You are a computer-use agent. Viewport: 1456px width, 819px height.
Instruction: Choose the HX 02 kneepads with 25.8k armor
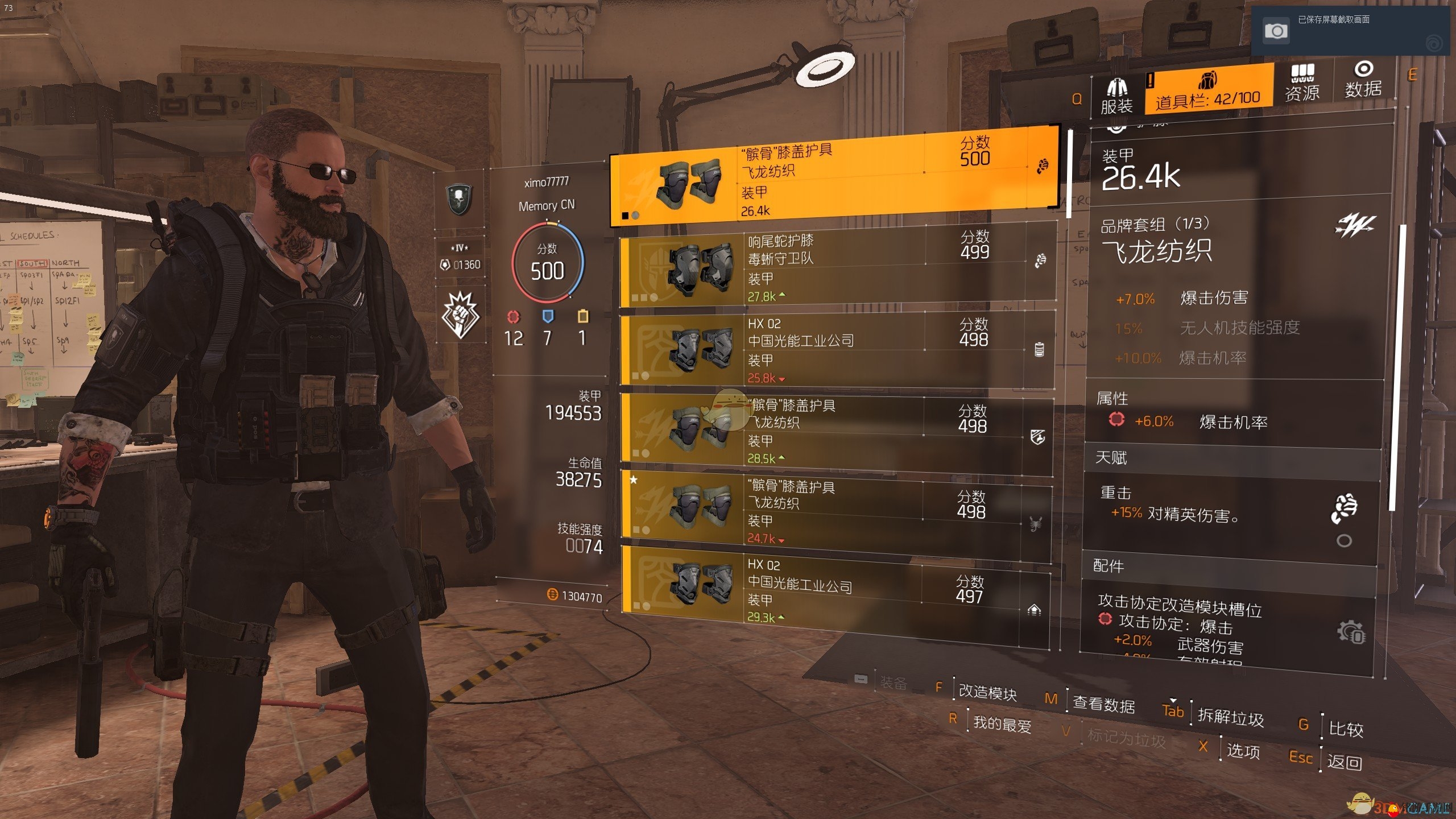837,350
